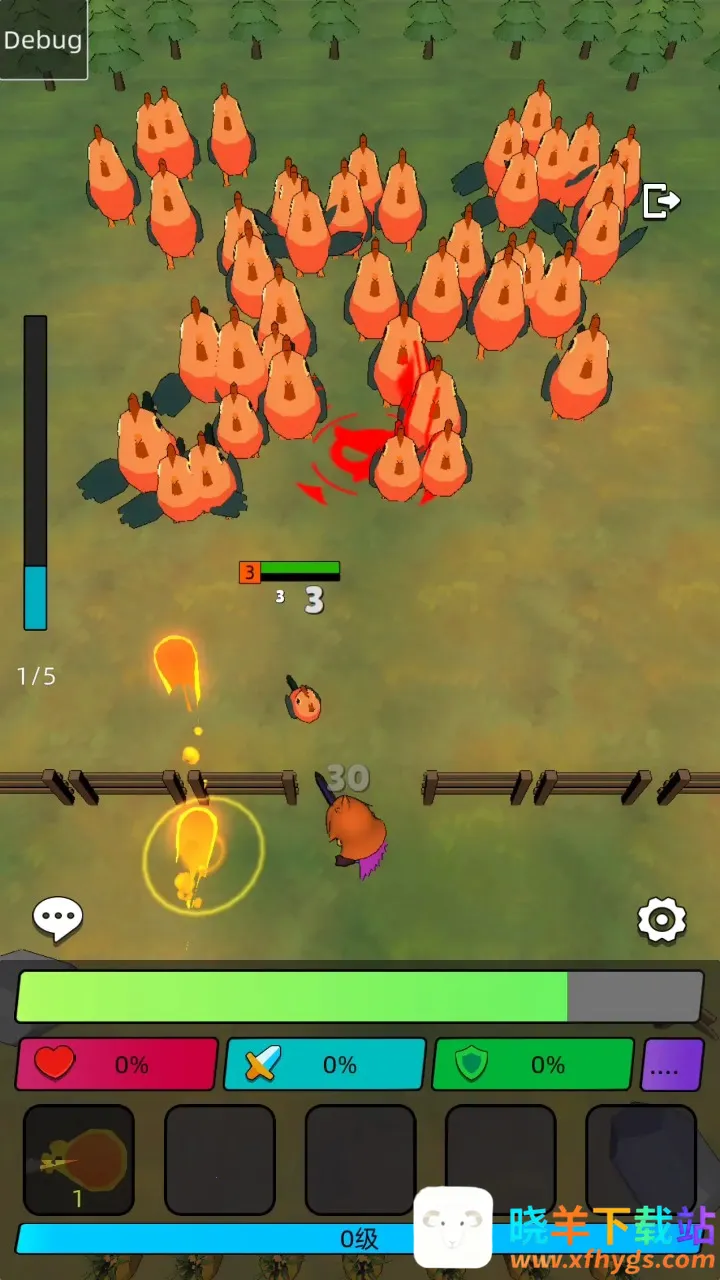This screenshot has width=720, height=1280.
Task: Select the fireball skill slot
Action: point(79,1160)
